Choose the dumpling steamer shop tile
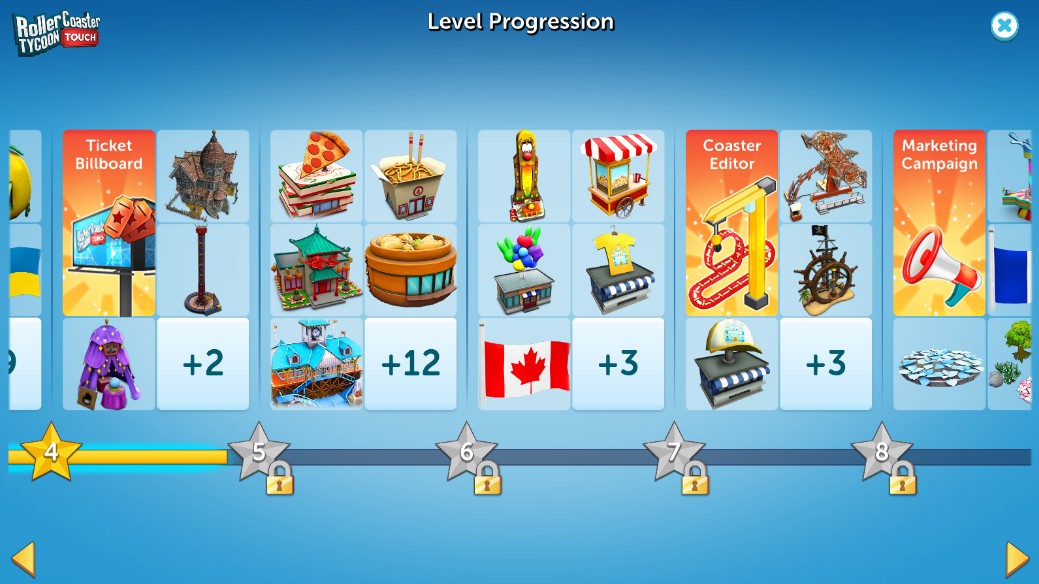The width and height of the screenshot is (1039, 584). (x=411, y=270)
